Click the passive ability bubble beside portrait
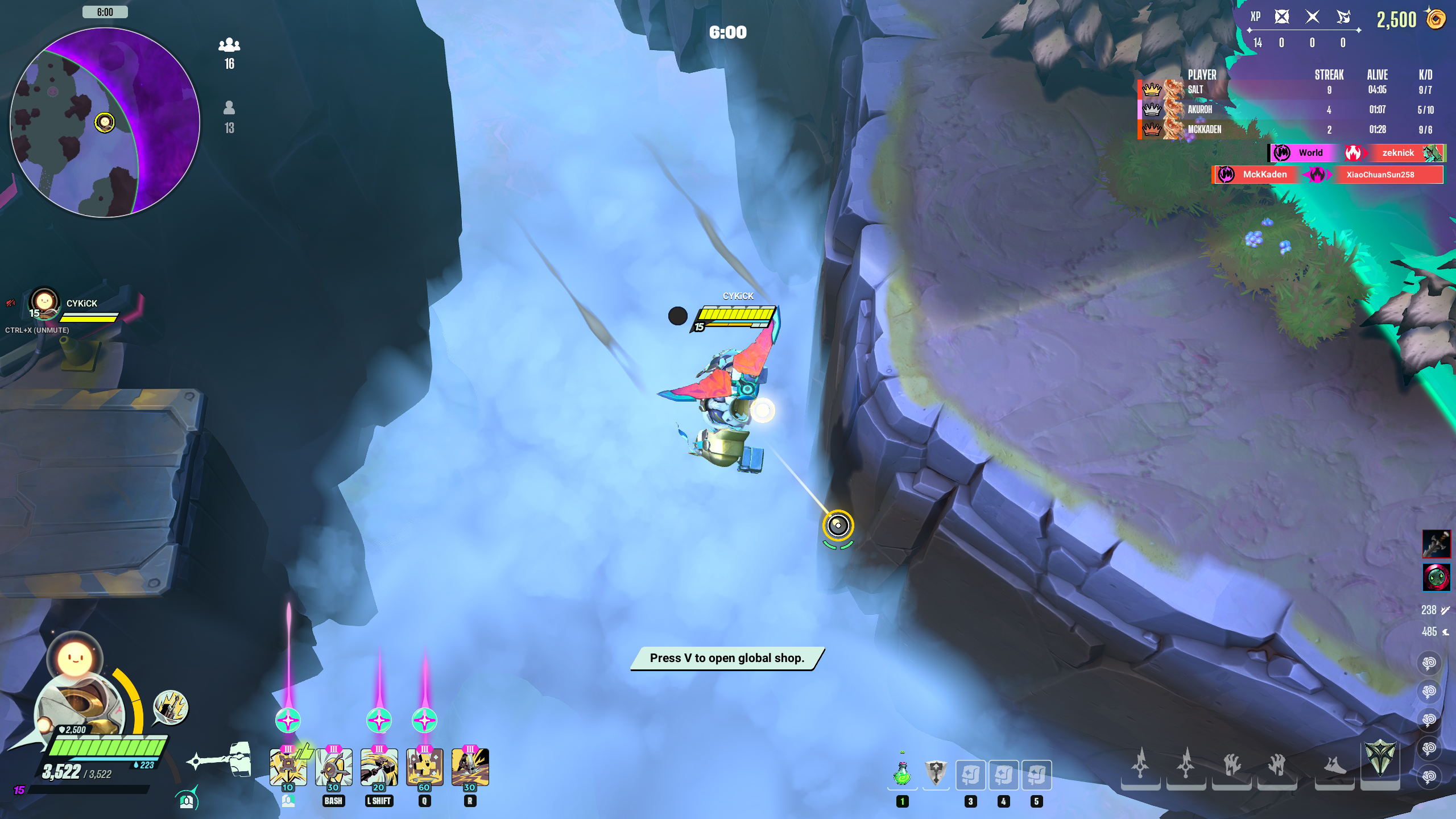This screenshot has height=819, width=1456. 171,708
